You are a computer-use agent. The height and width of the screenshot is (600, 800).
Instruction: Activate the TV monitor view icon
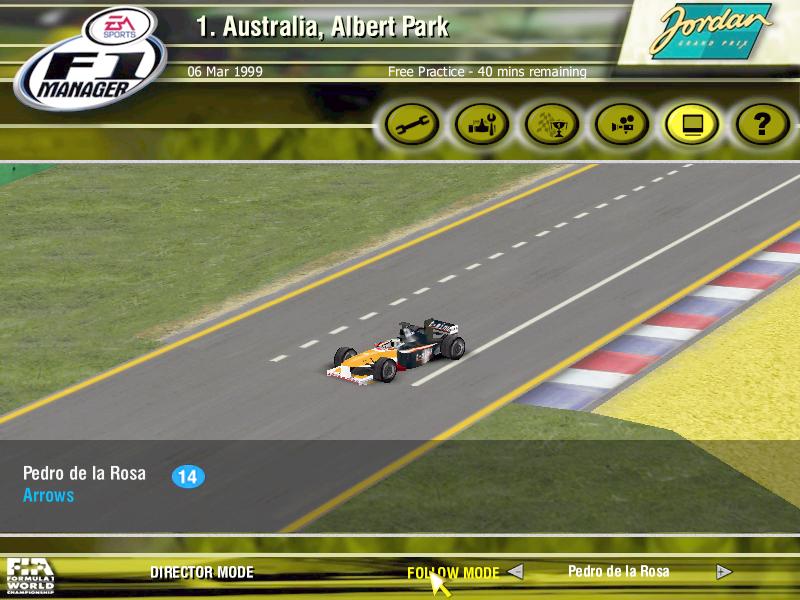click(x=692, y=125)
